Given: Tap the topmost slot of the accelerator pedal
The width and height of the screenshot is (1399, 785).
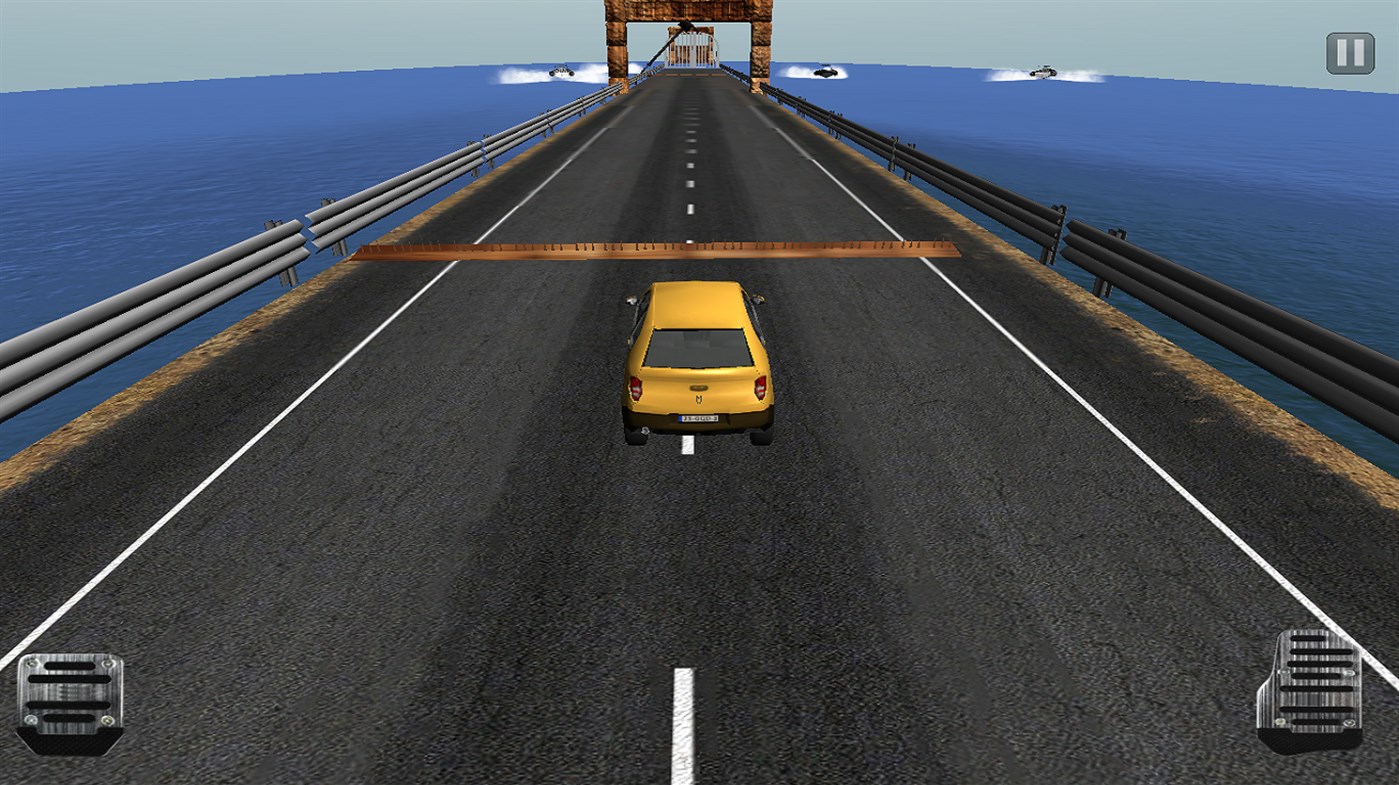Looking at the screenshot, I should tap(1309, 638).
